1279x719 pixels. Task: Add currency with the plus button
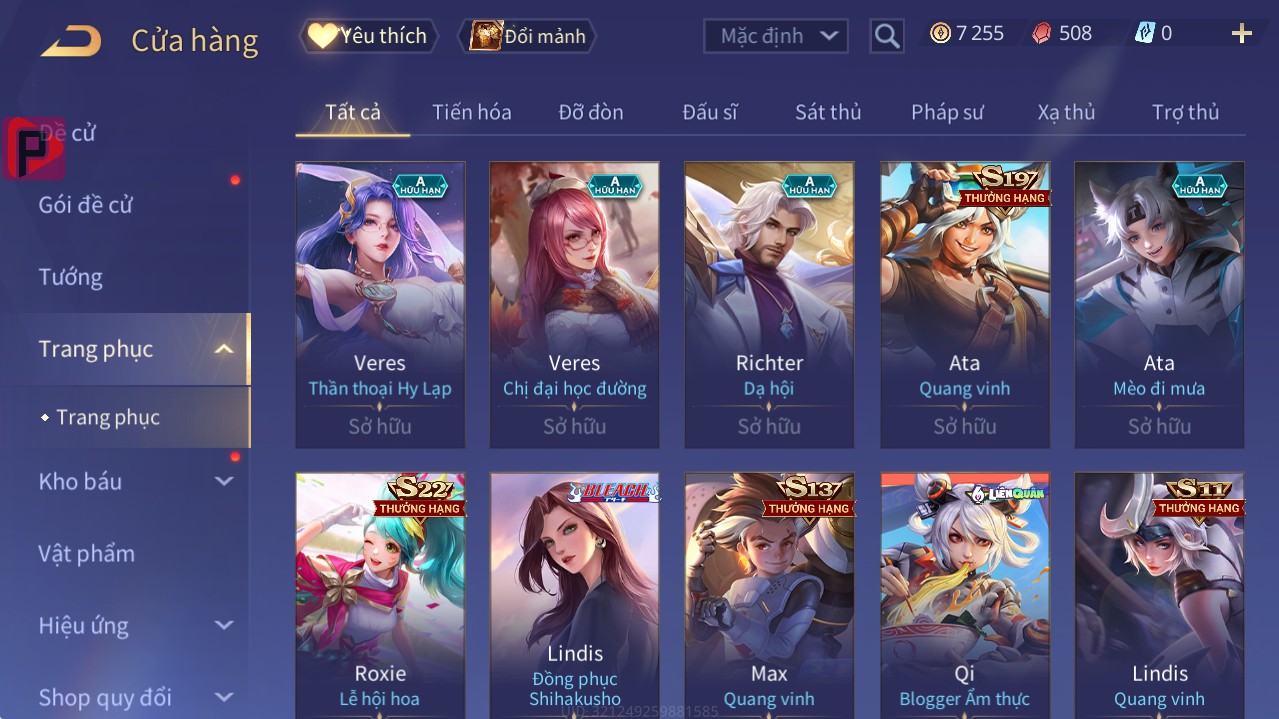click(1241, 34)
